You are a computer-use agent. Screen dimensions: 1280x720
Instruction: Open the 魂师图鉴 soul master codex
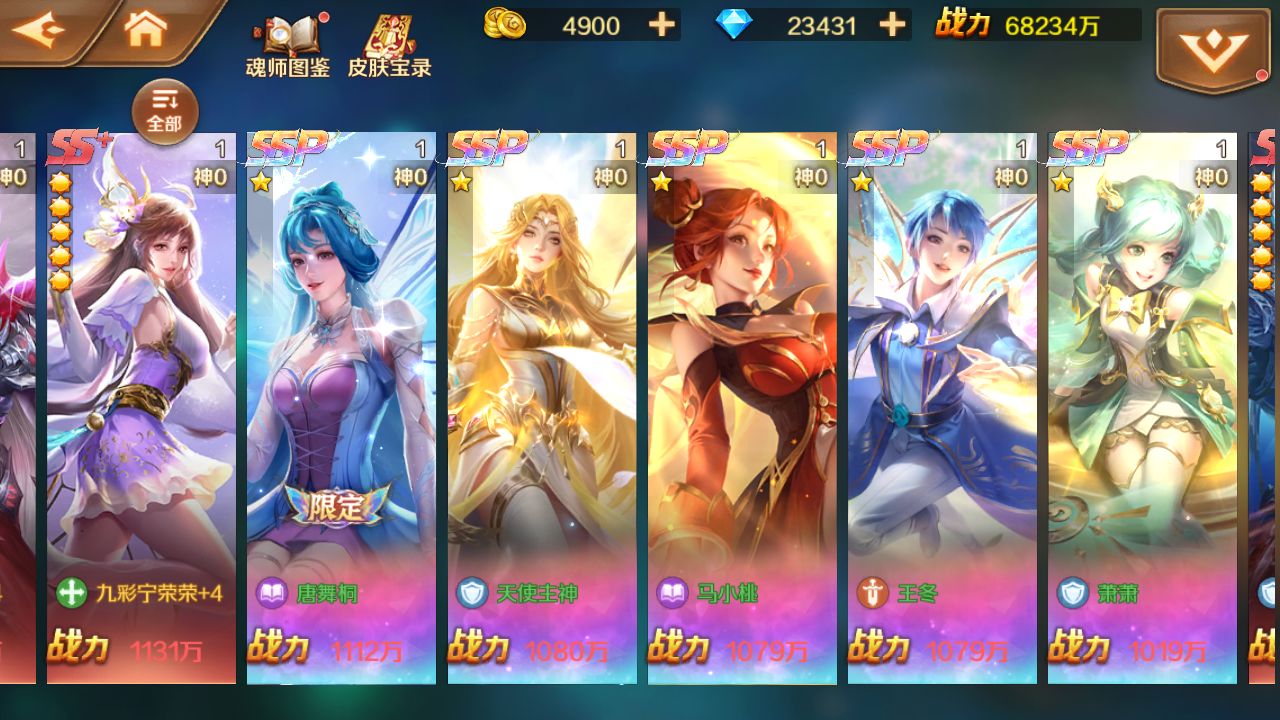(x=287, y=45)
